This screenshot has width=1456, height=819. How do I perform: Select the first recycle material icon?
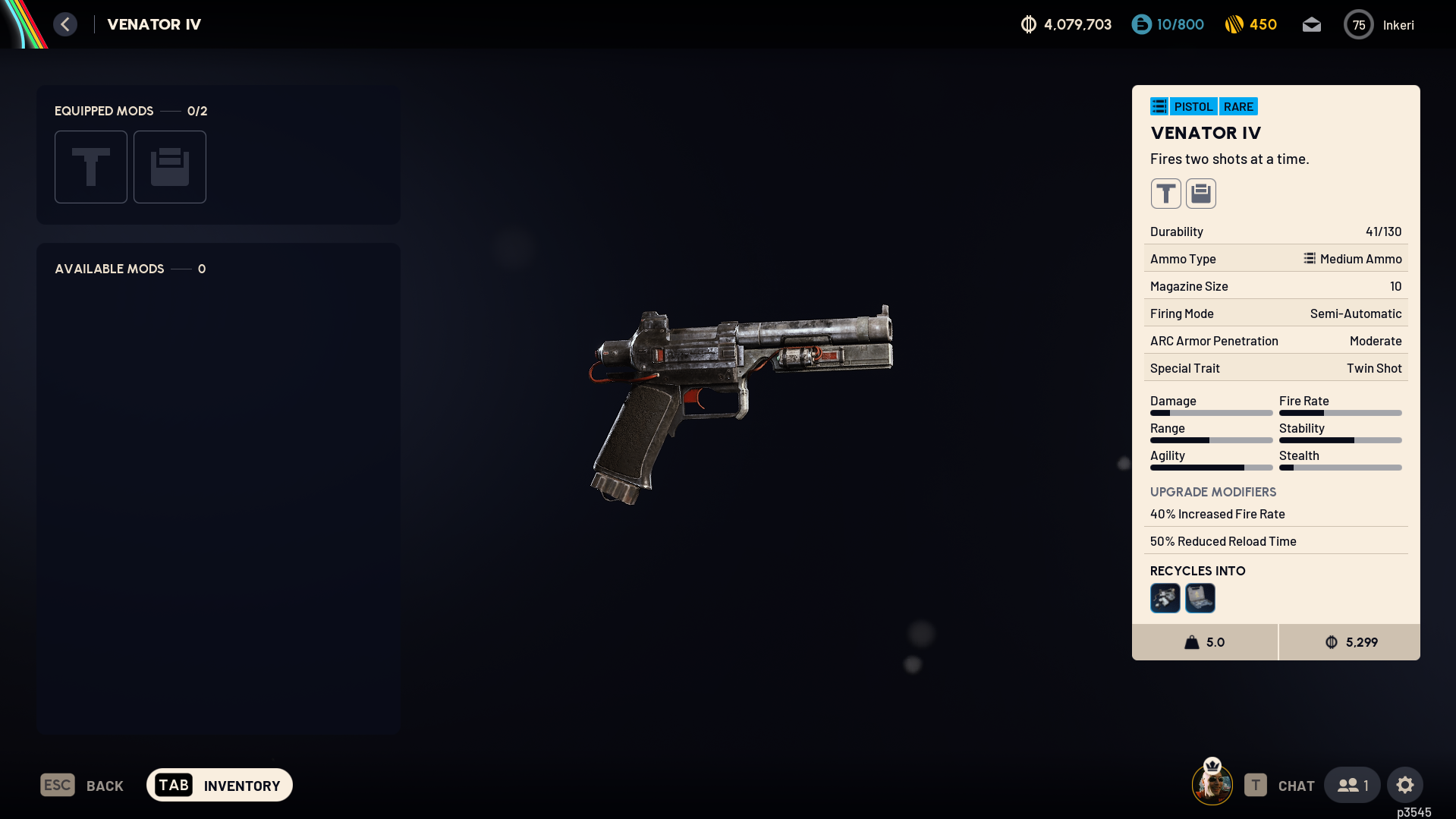pos(1165,598)
